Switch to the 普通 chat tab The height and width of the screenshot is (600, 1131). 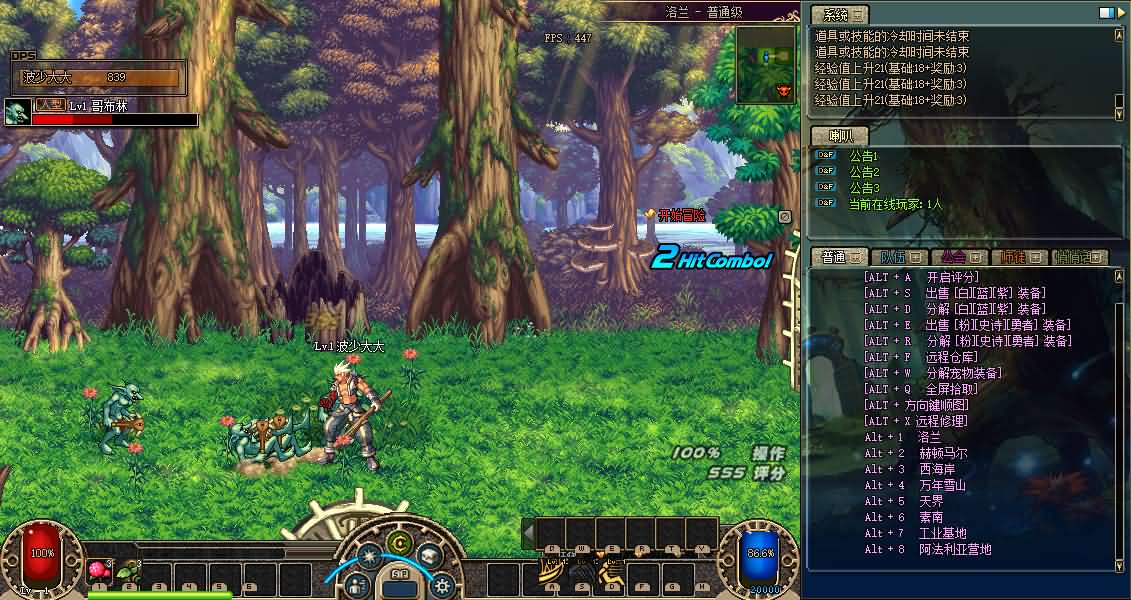838,257
